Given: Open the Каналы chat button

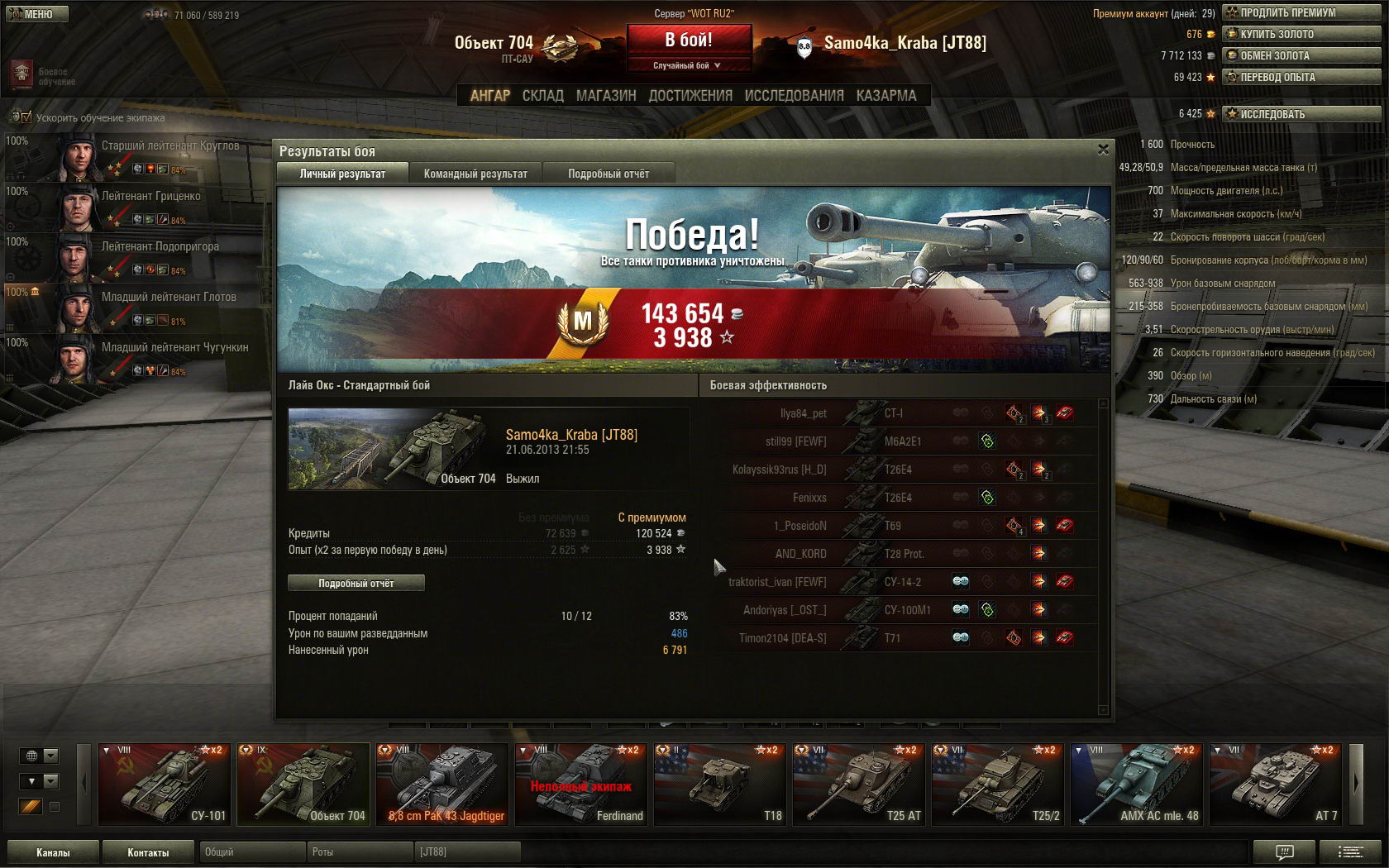Looking at the screenshot, I should 53,852.
